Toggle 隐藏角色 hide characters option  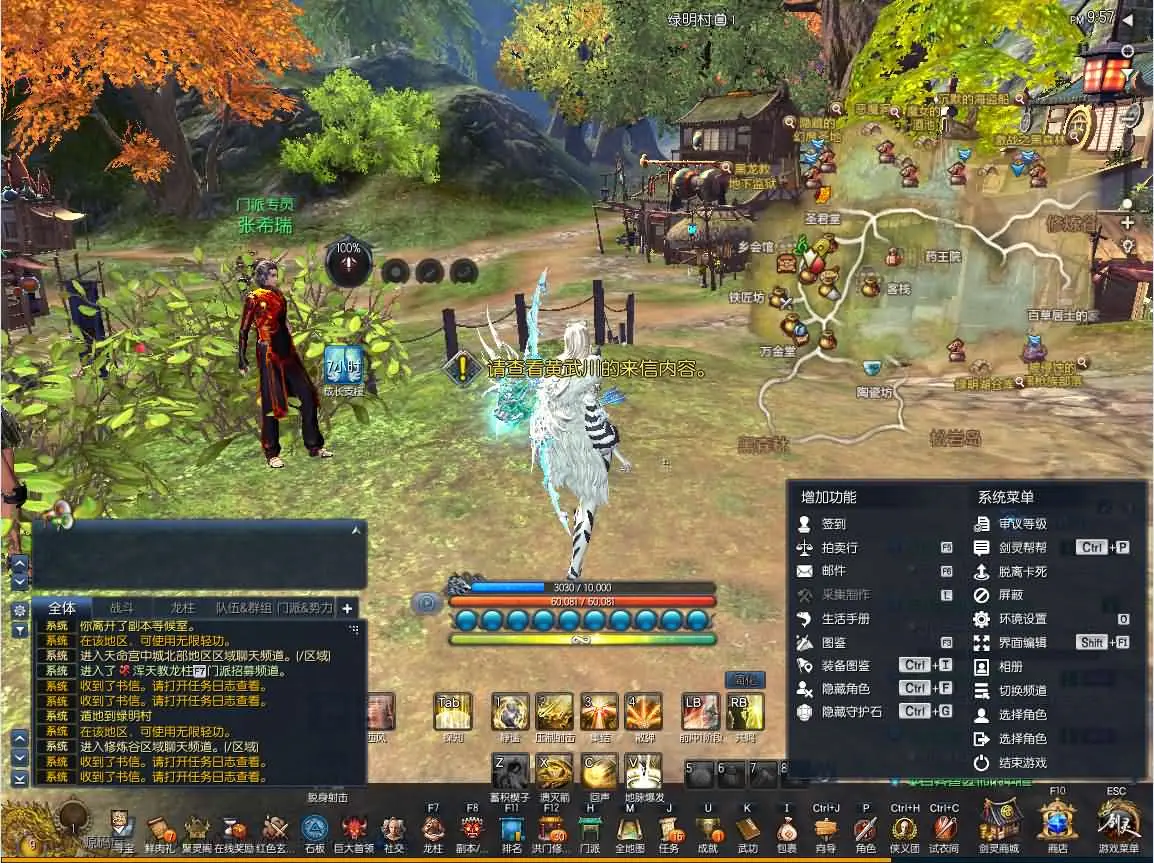(x=845, y=688)
